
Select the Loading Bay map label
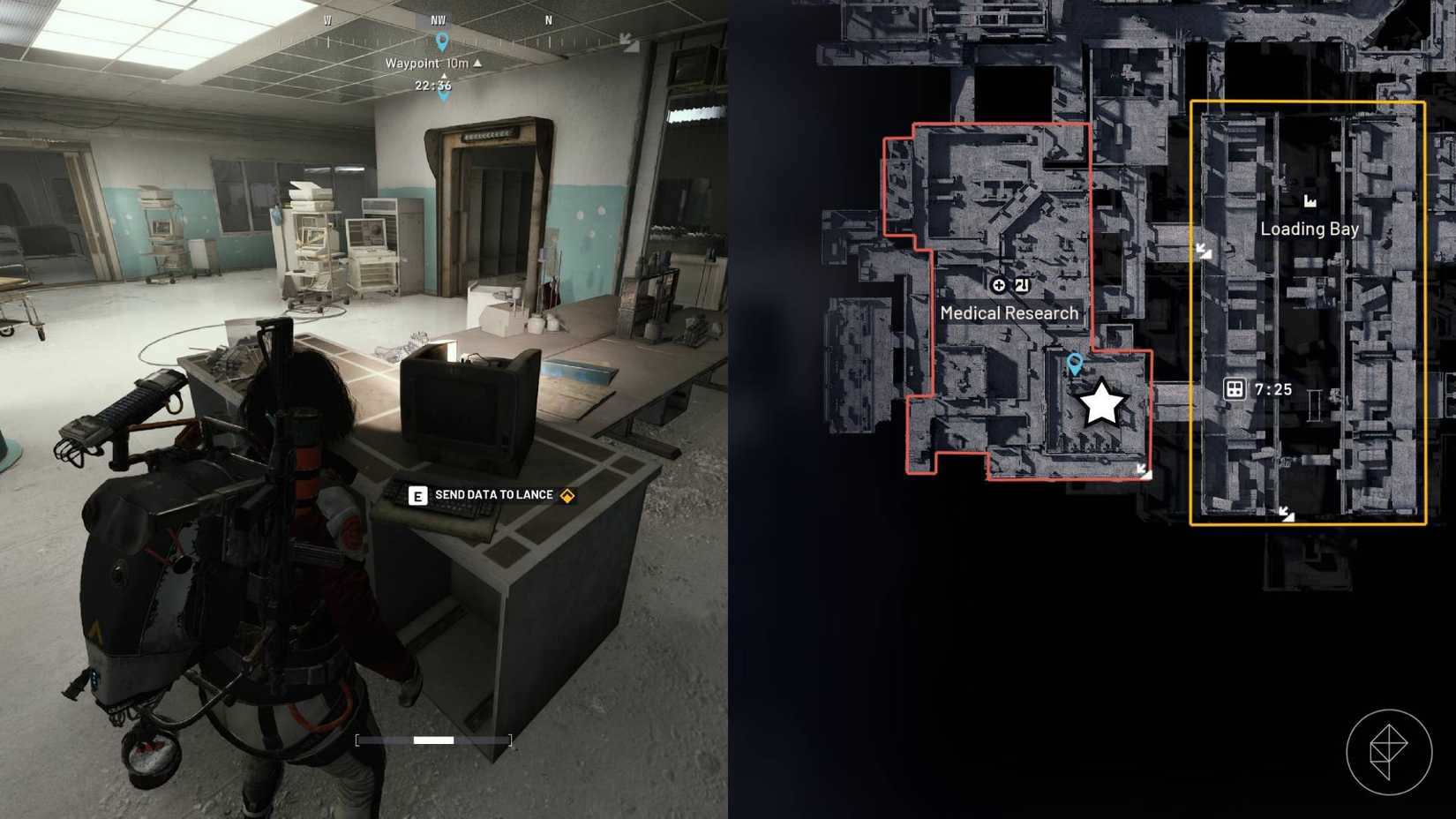point(1309,229)
